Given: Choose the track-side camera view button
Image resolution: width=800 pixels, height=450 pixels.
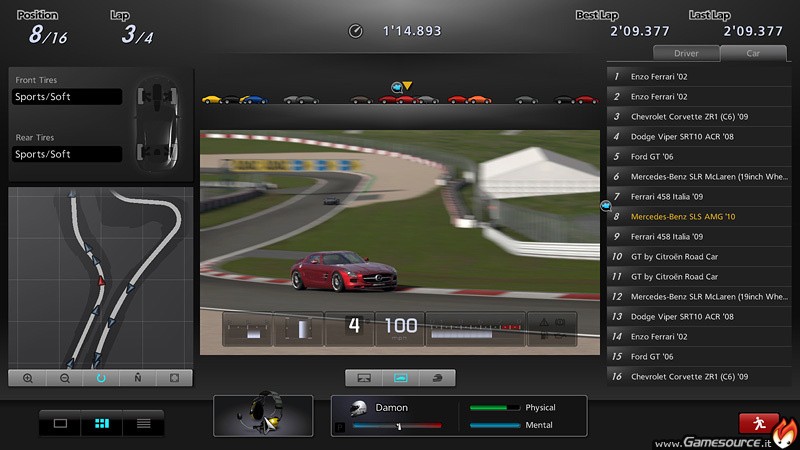Looking at the screenshot, I should pyautogui.click(x=364, y=378).
